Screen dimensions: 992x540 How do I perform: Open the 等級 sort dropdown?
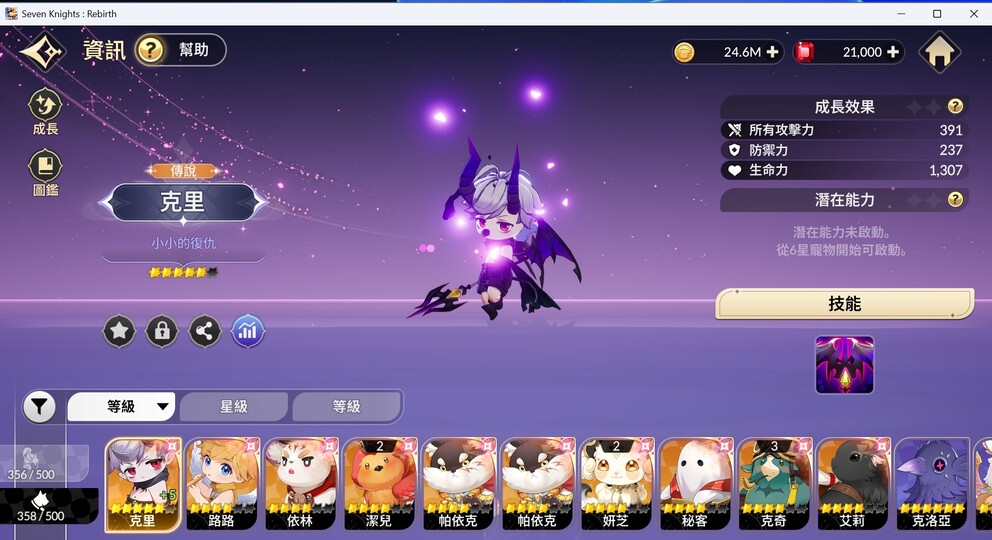122,407
